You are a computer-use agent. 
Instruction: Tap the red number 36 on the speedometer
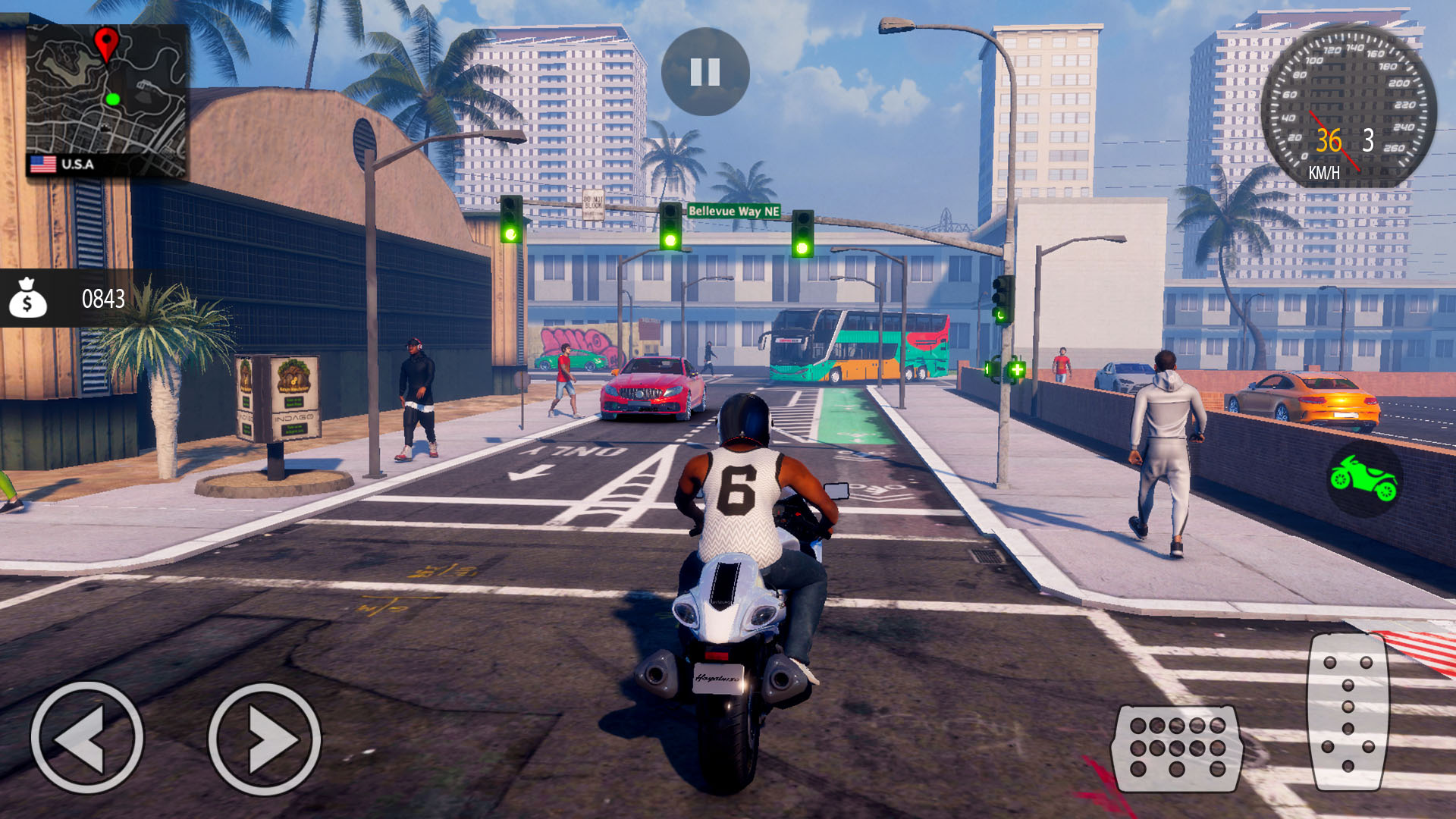(x=1328, y=140)
